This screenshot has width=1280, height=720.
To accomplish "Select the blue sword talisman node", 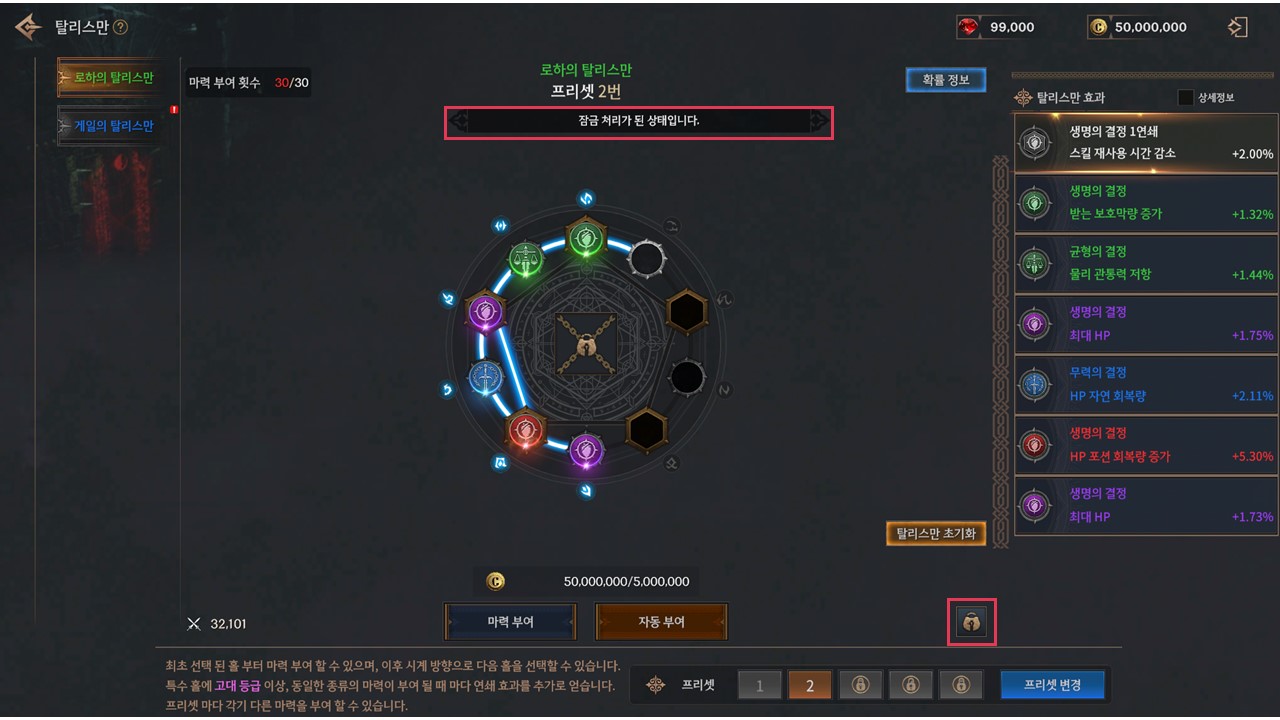I will click(x=486, y=377).
